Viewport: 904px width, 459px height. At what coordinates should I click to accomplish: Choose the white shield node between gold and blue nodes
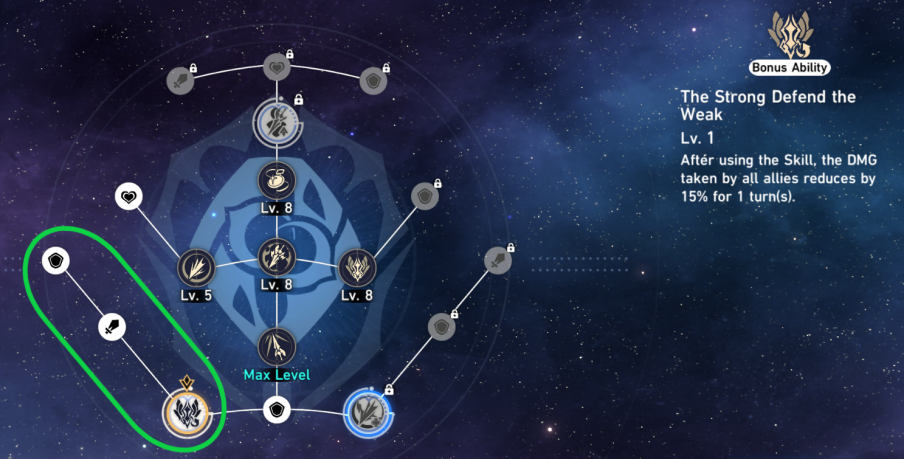(x=277, y=410)
